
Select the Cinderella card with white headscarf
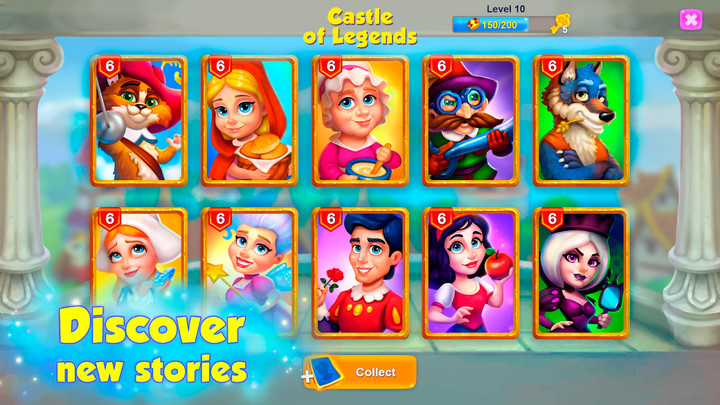pyautogui.click(x=139, y=260)
